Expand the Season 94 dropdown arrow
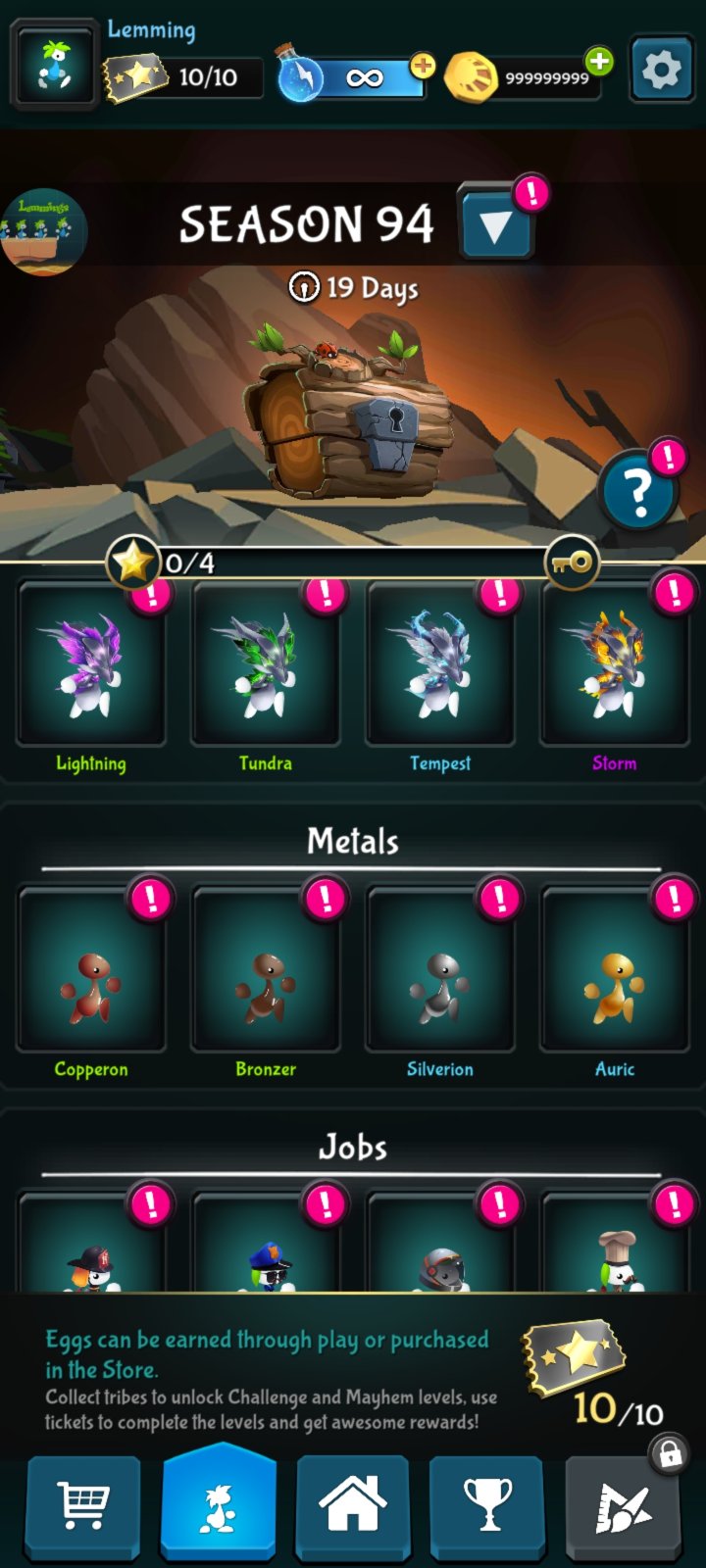The image size is (706, 1568). tap(495, 225)
